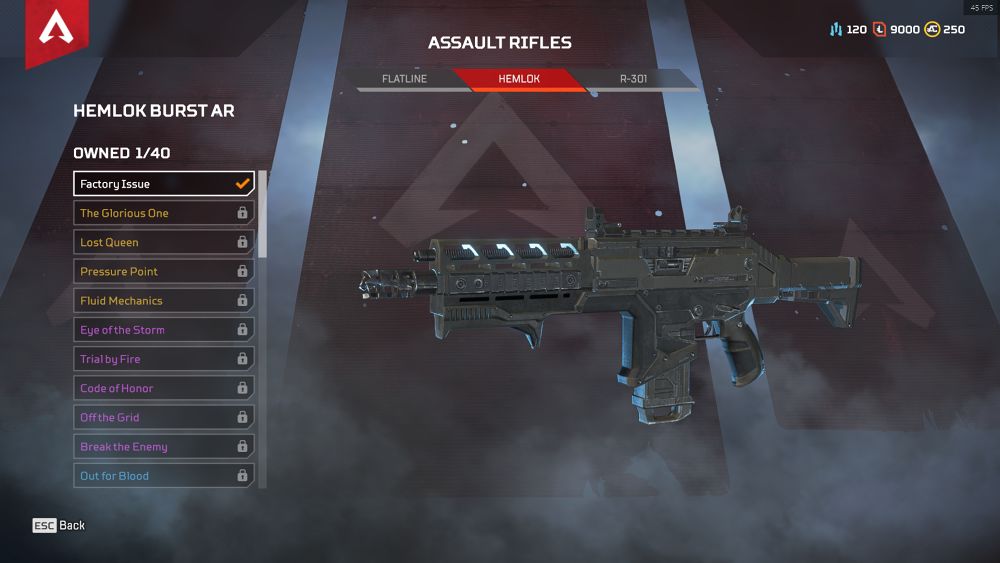Choose the Break the Enemy skin
Screen dimensions: 1000x563
164,447
